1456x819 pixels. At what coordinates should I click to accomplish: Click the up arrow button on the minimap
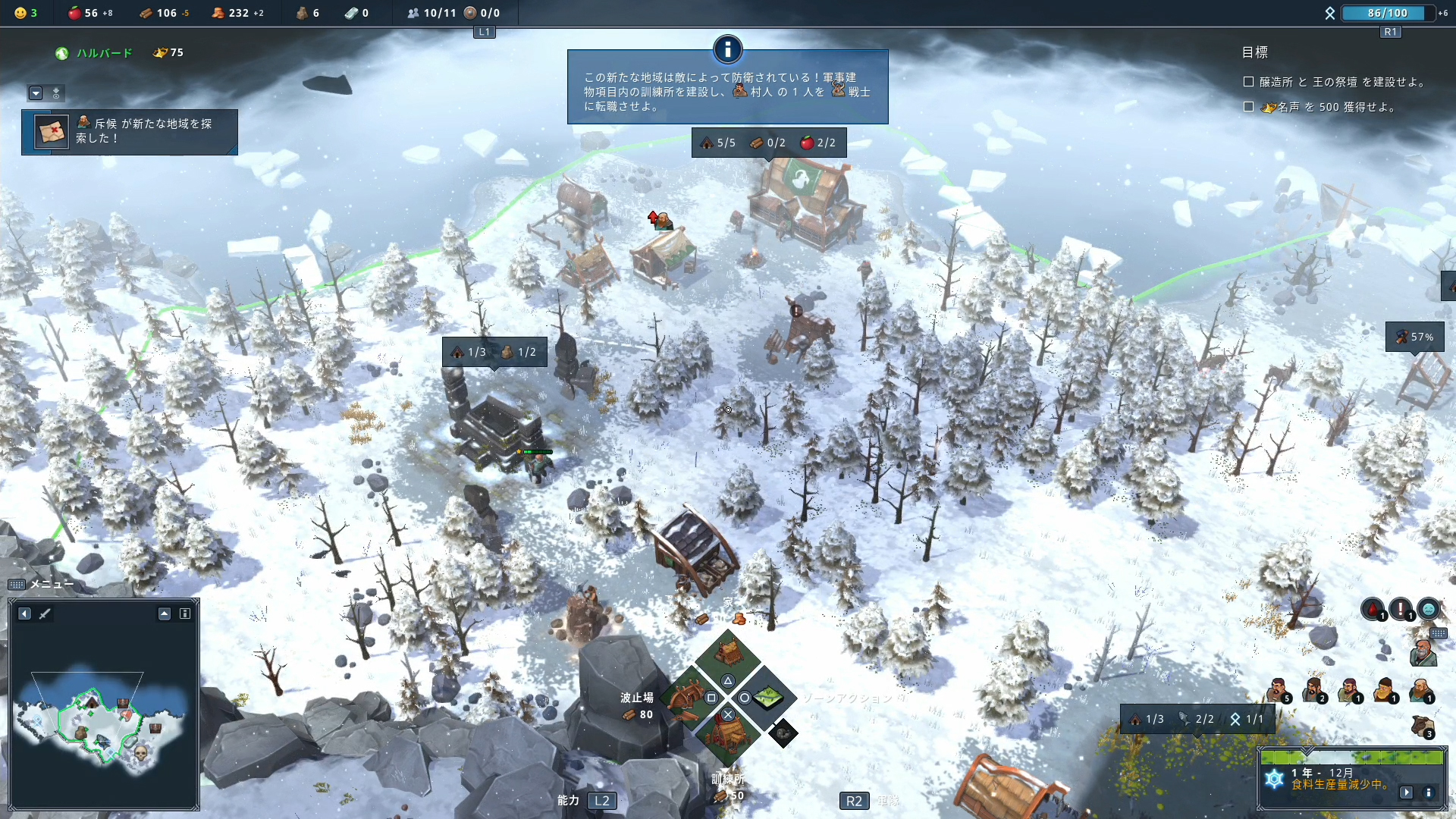pos(165,613)
